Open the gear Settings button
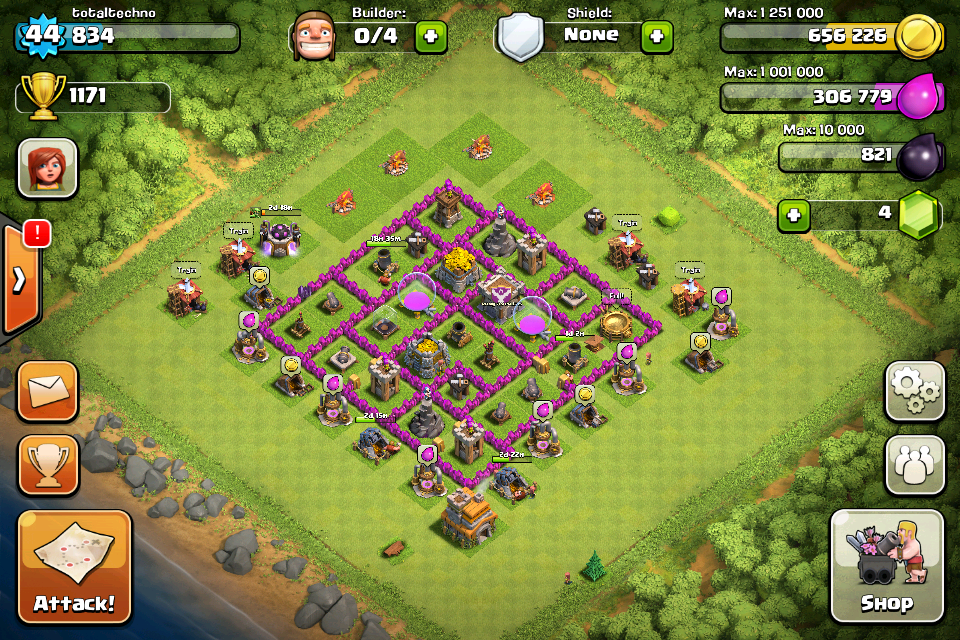 coord(914,391)
